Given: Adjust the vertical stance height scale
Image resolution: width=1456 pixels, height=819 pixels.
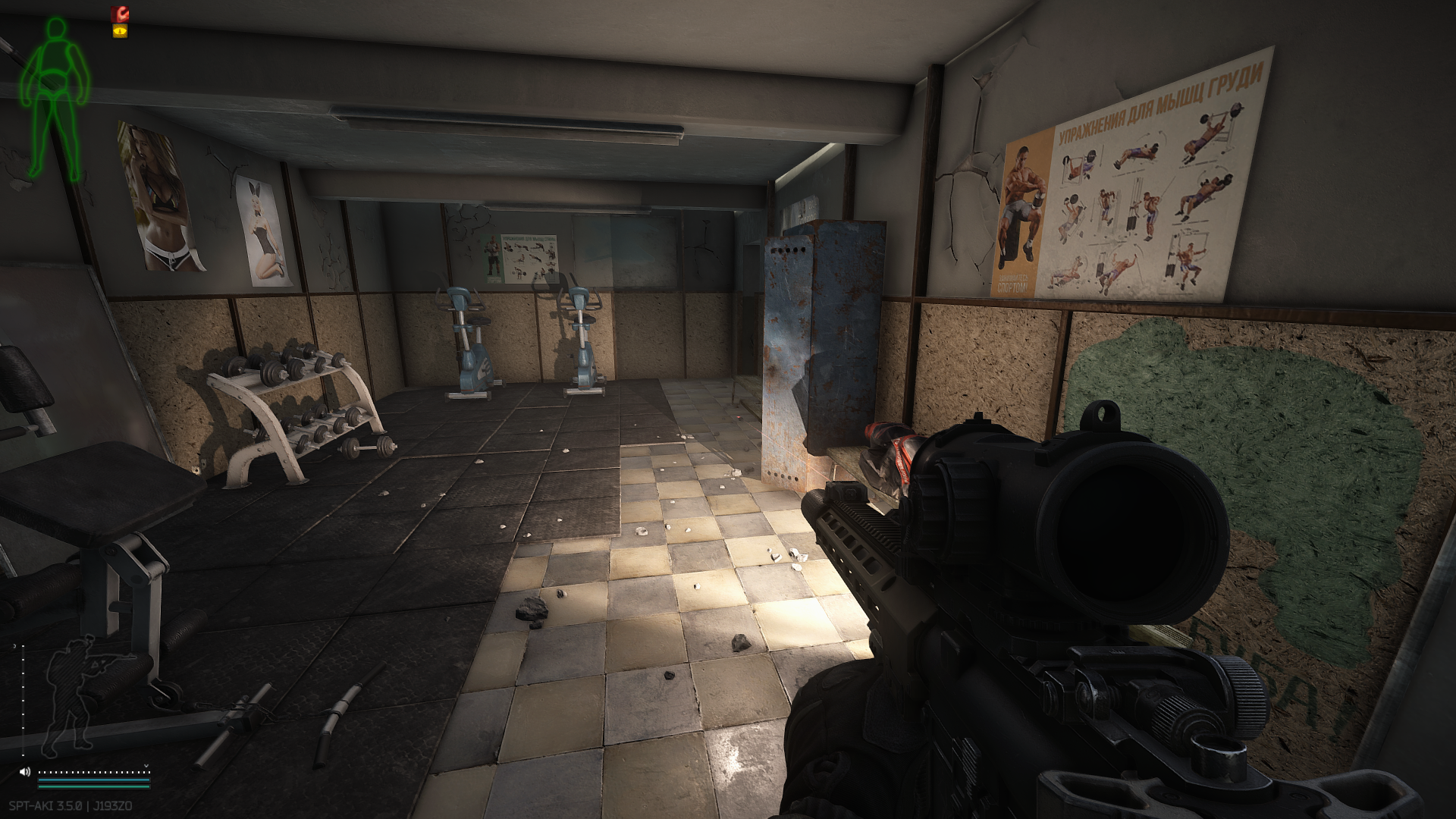Looking at the screenshot, I should (23, 698).
